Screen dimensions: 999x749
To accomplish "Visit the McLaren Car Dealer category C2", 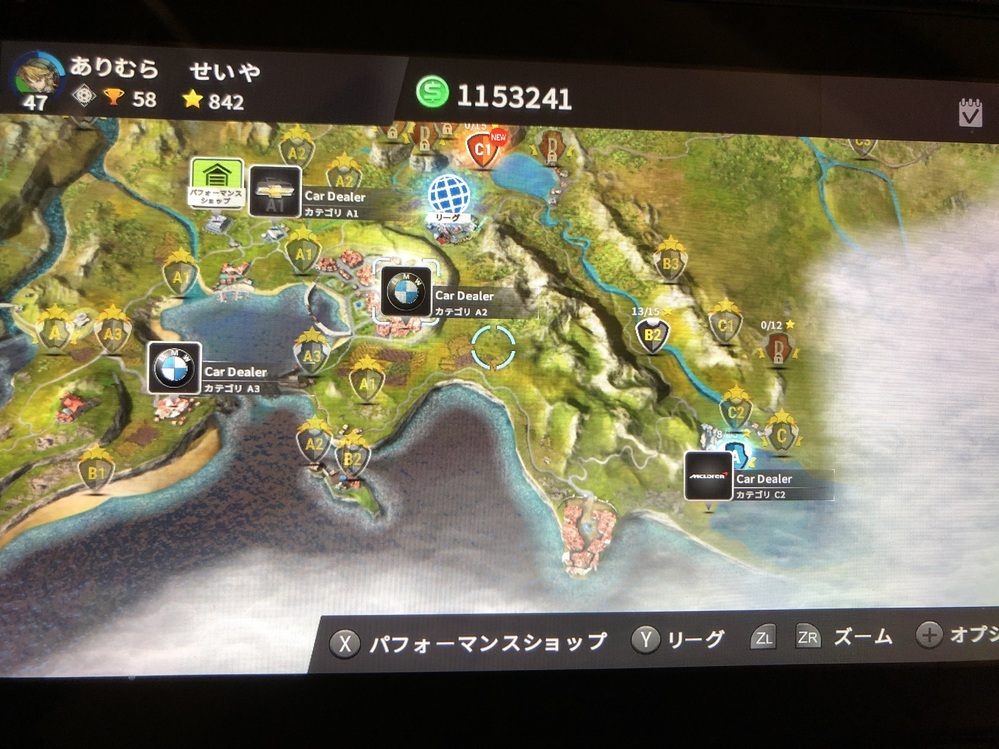I will click(708, 477).
